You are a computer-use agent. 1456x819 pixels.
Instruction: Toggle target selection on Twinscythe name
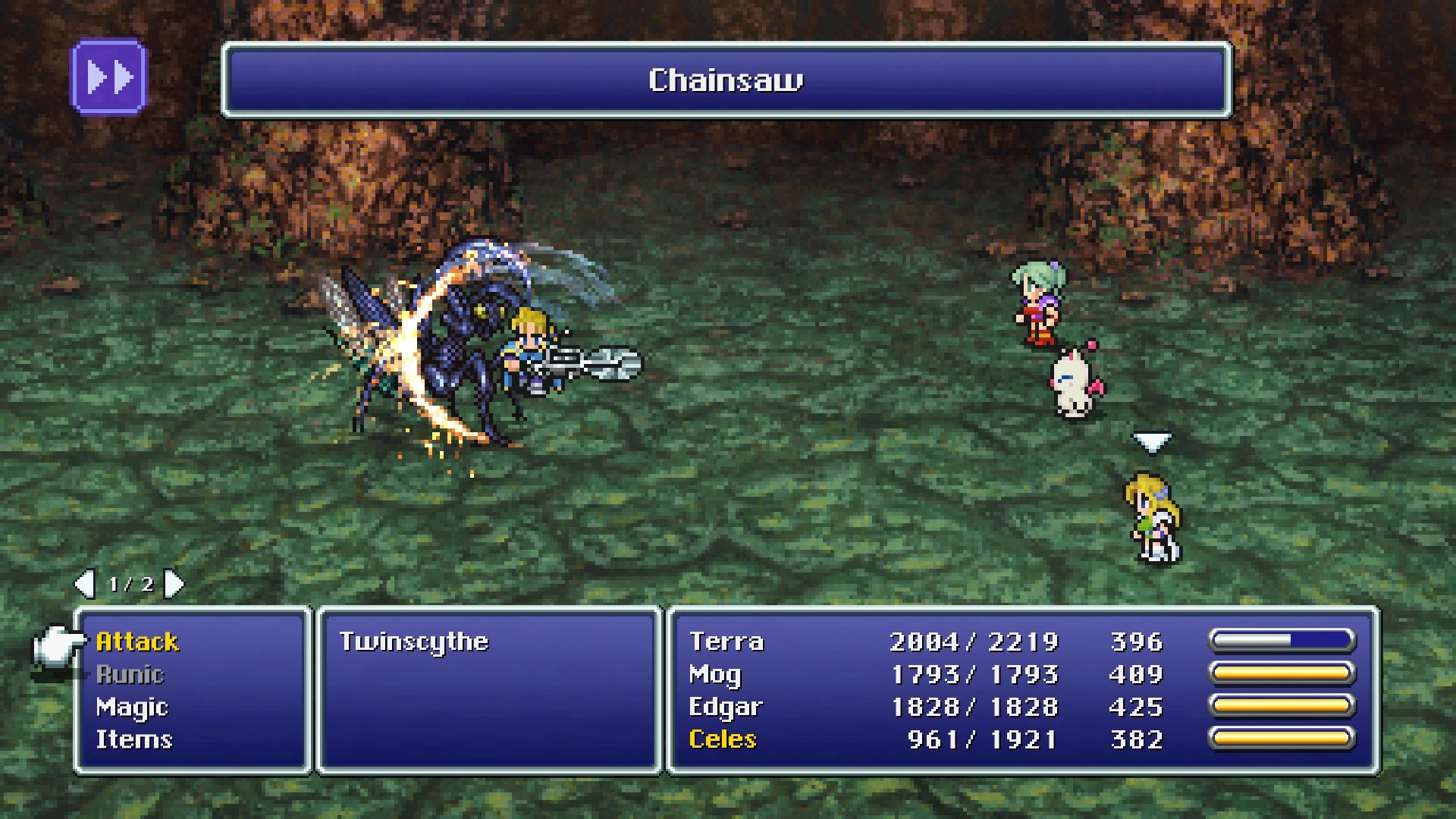click(414, 641)
